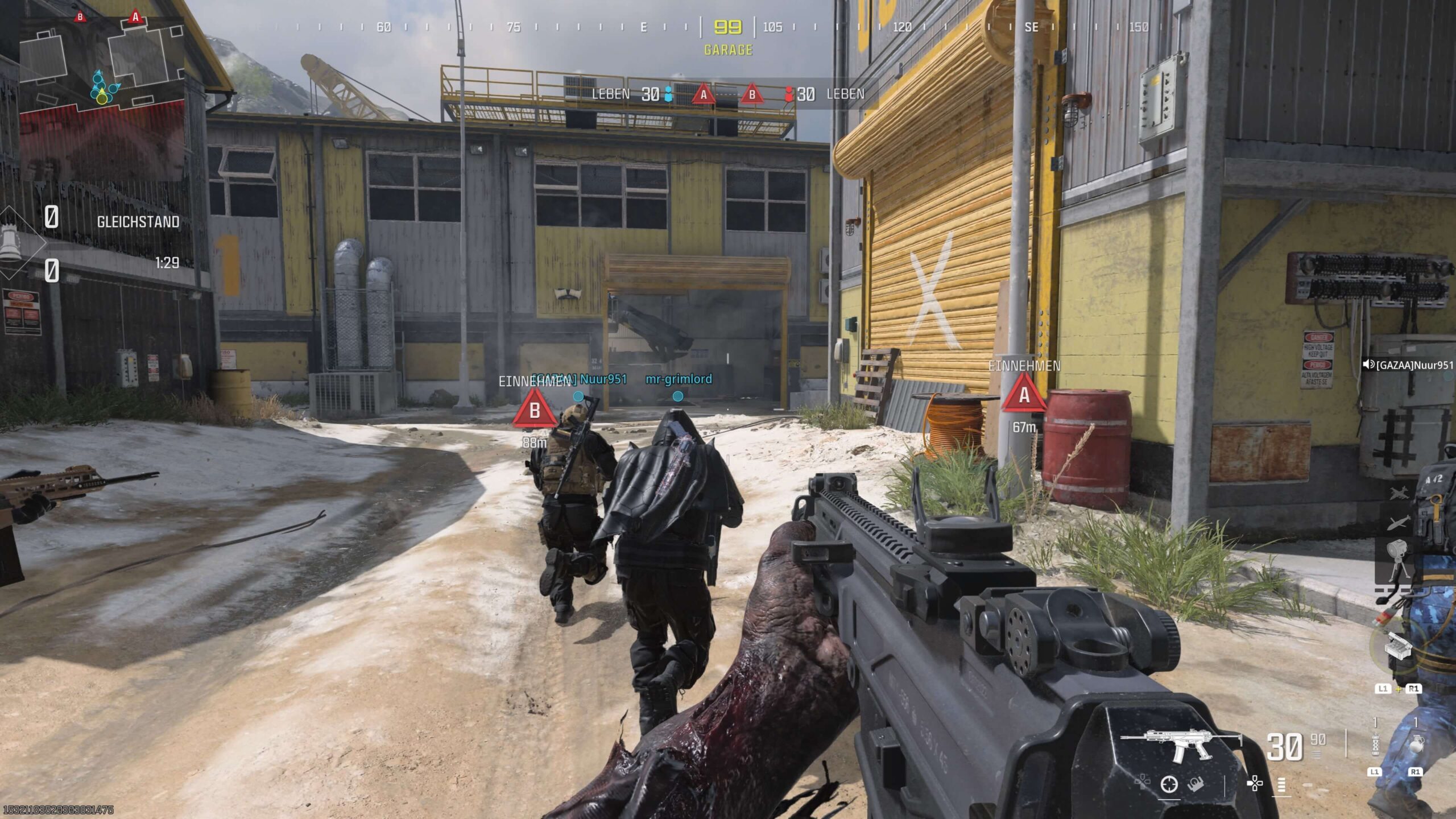Click the compass heading 99 readout bar
The width and height of the screenshot is (1456, 819).
point(728,27)
